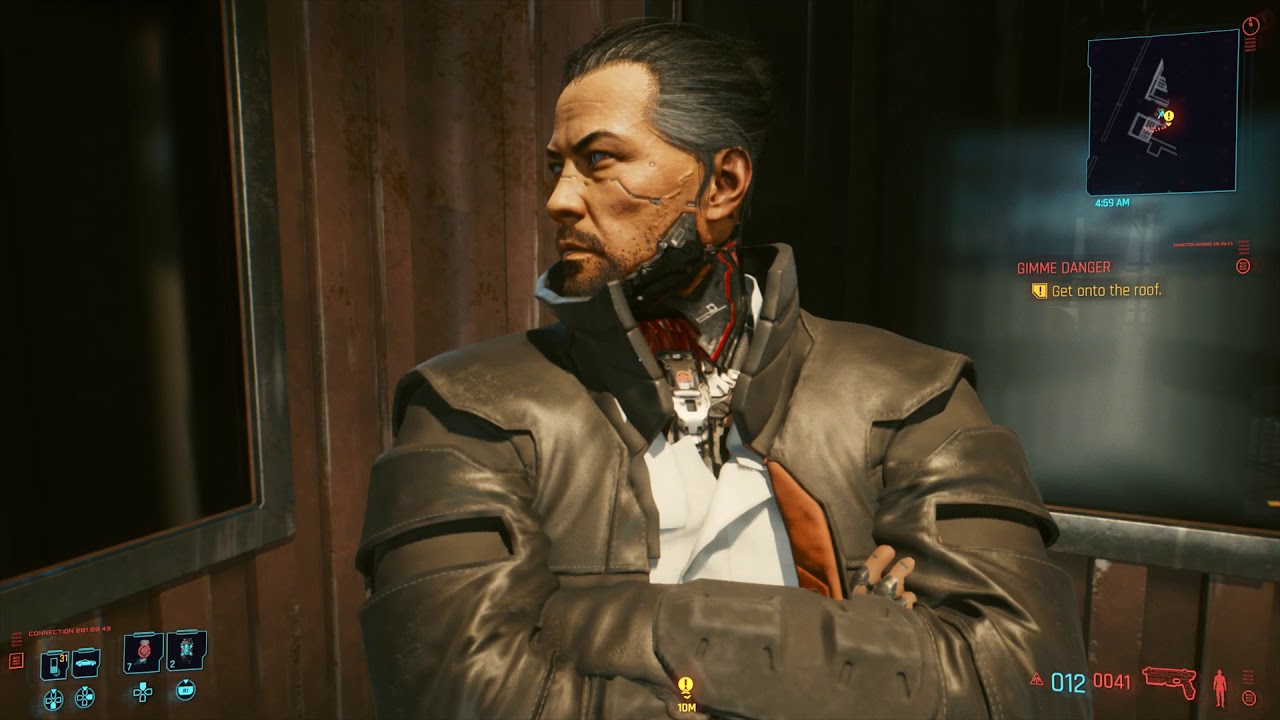
Task: Click the R1 button prompt icon
Action: click(186, 691)
